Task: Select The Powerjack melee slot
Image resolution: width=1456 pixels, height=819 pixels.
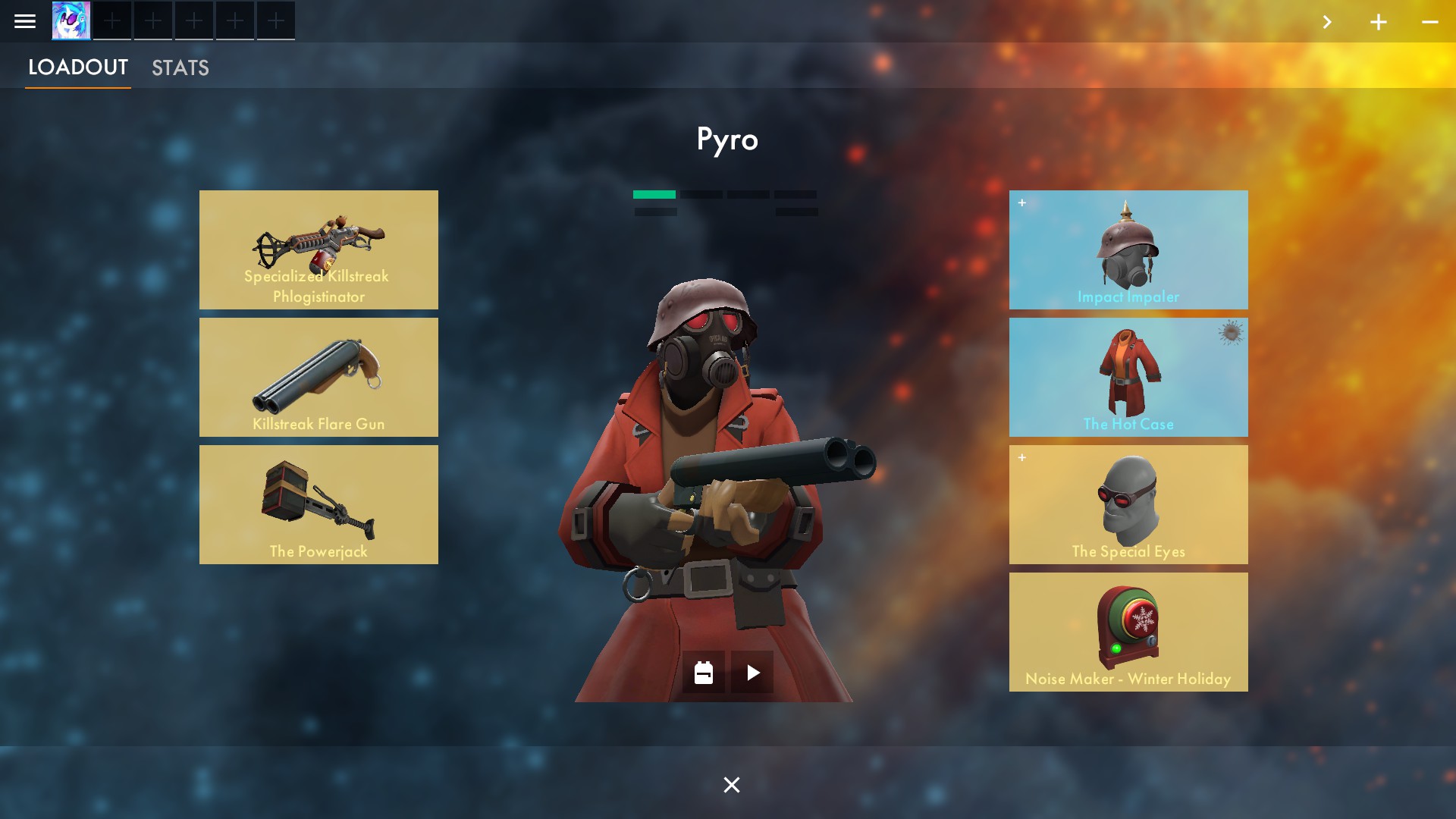Action: coord(318,504)
